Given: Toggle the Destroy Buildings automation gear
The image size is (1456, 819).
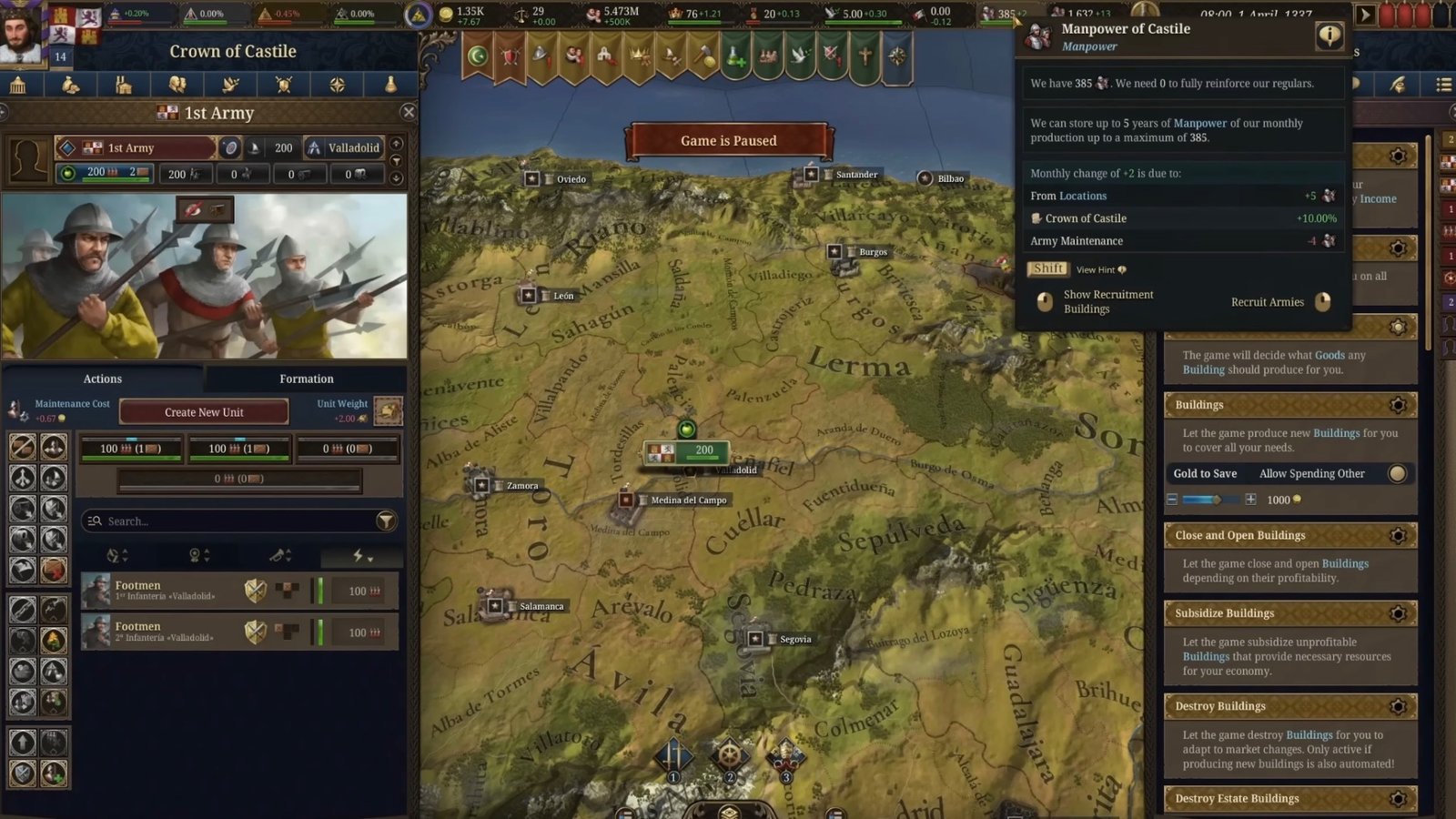Looking at the screenshot, I should (x=1399, y=706).
